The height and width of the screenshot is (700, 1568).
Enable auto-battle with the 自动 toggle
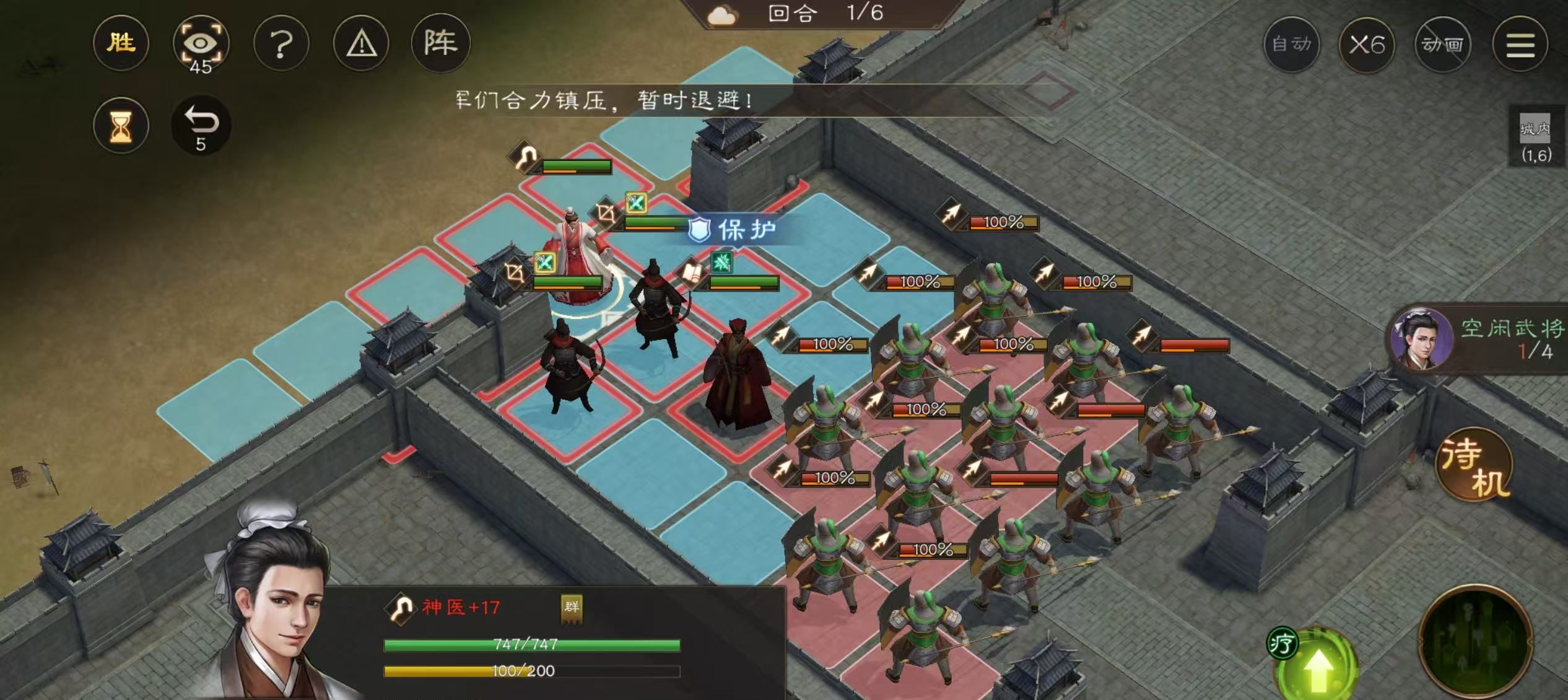click(x=1293, y=45)
